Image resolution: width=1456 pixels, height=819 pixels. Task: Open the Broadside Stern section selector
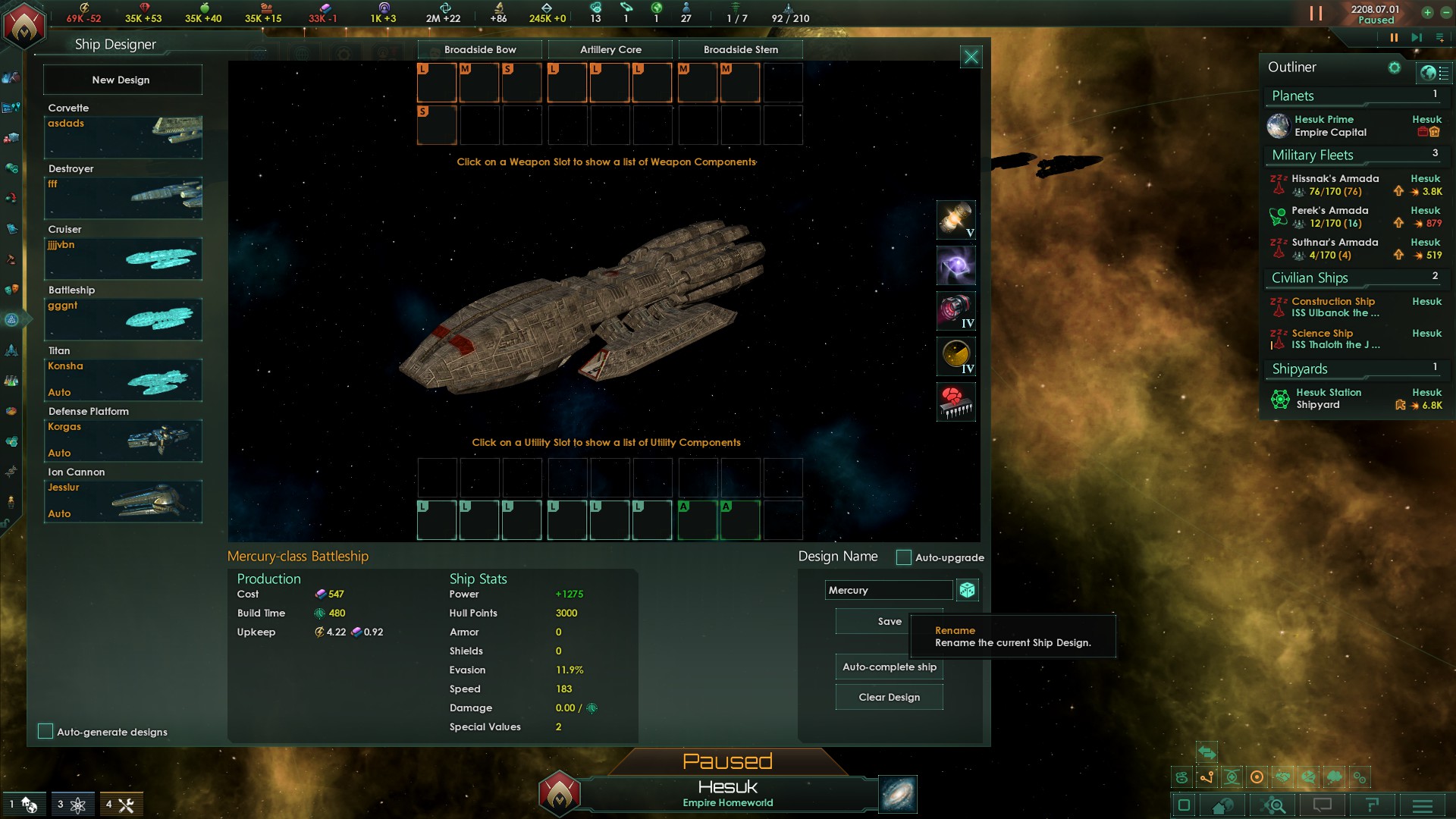click(x=741, y=49)
